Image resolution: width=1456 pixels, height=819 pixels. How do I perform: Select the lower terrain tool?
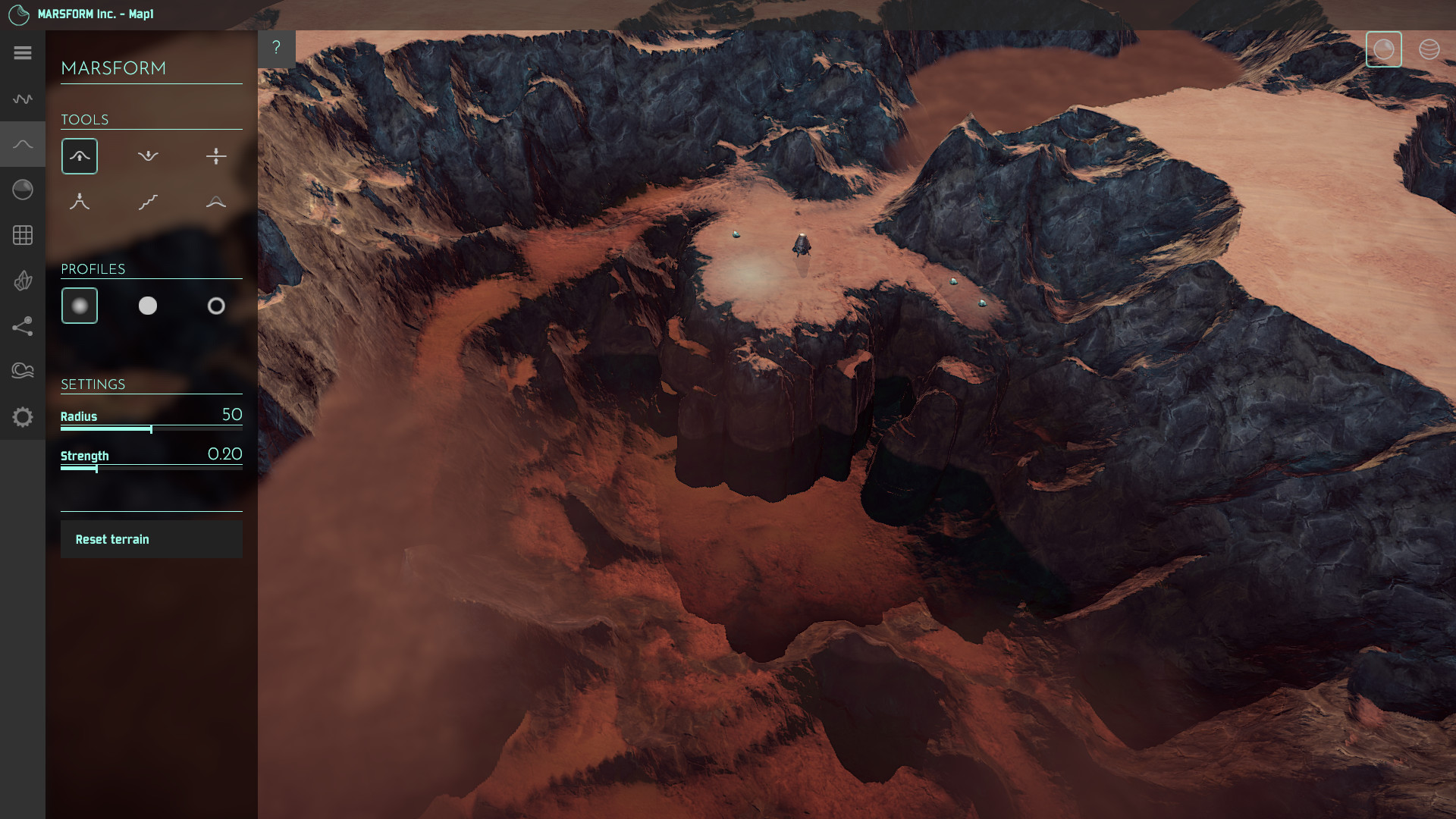tap(148, 156)
